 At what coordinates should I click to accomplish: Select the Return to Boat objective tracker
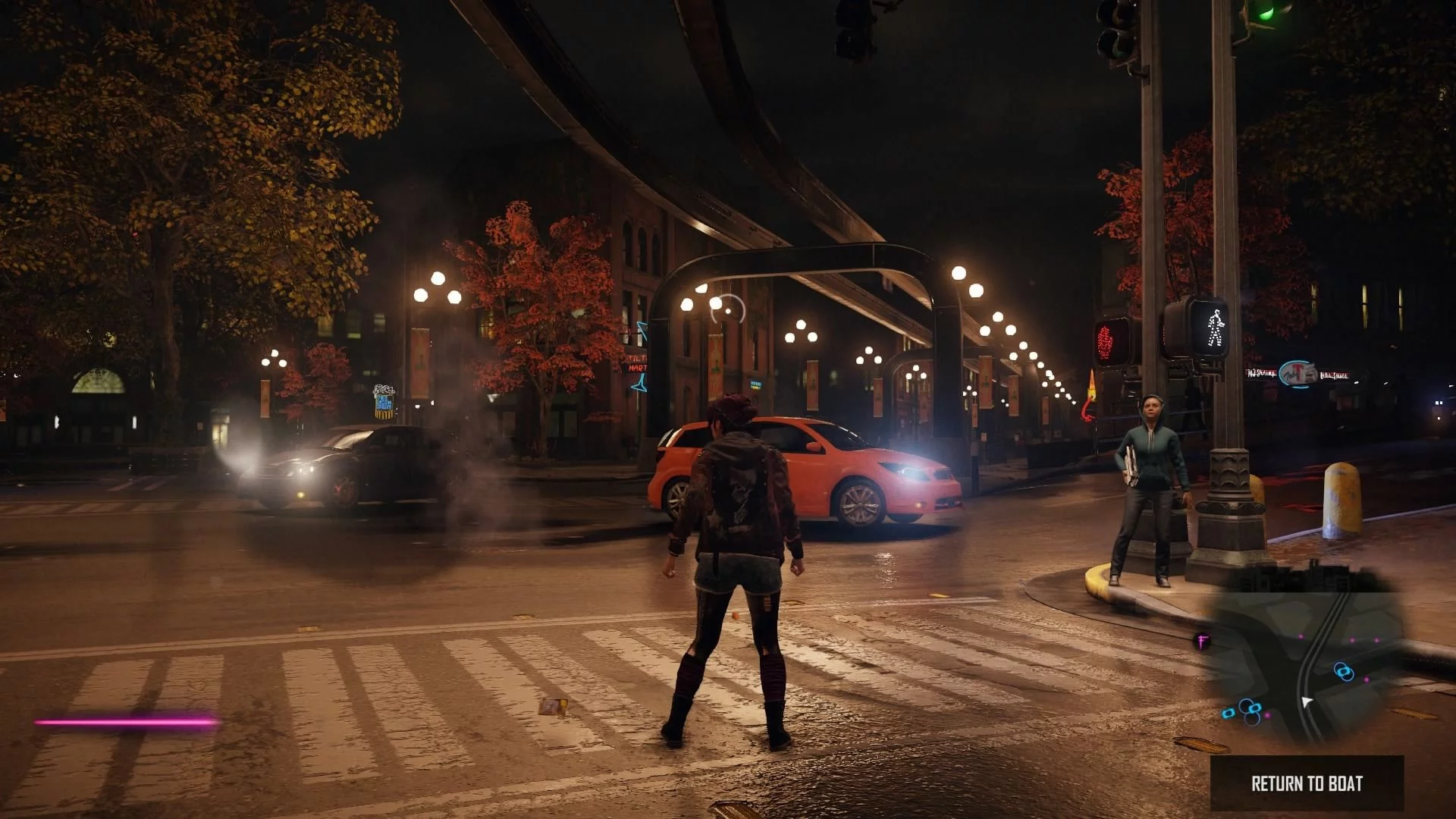tap(1307, 783)
